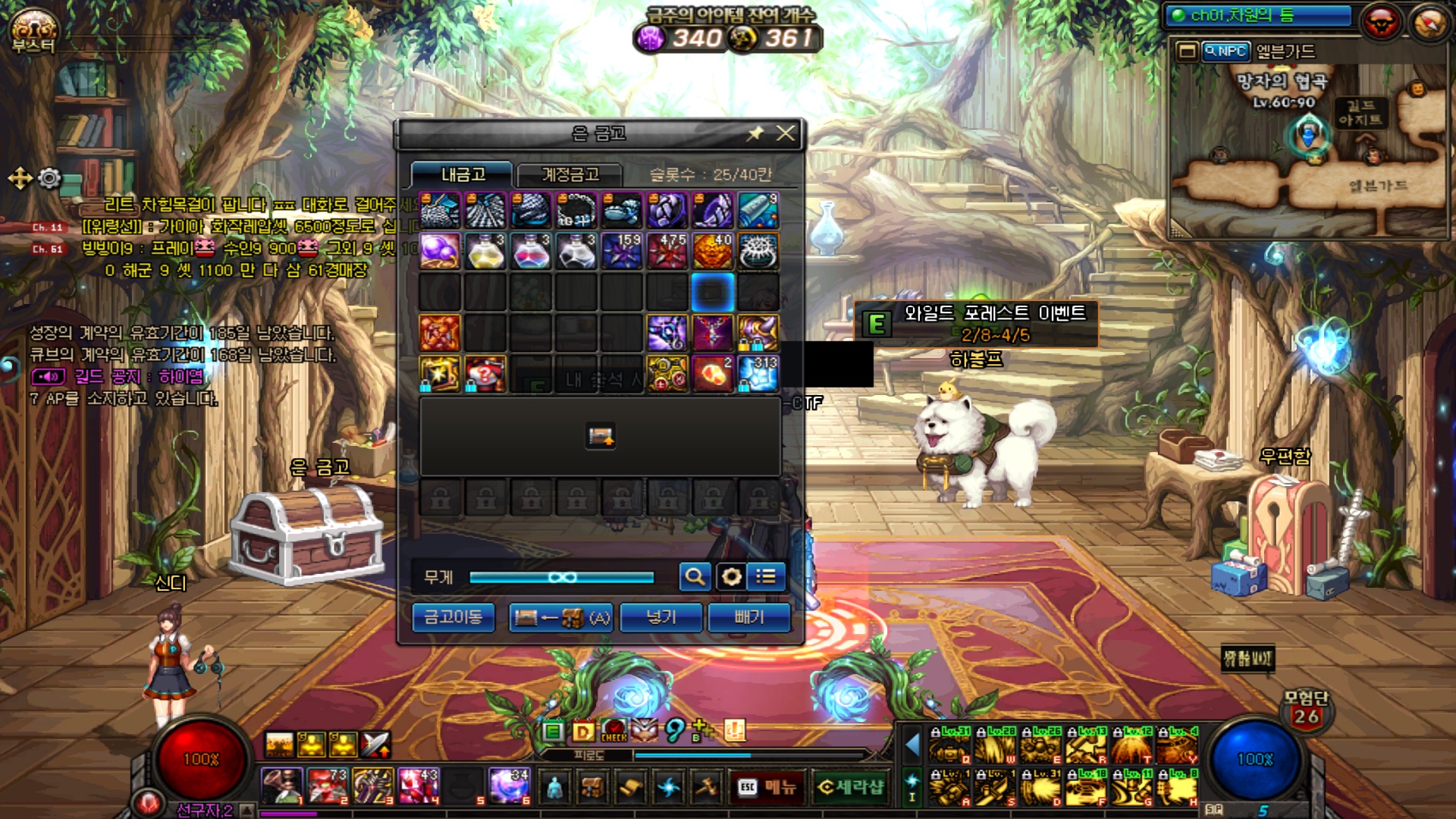Screen dimensions: 1456x819
Task: Open the channel selector ch01
Action: point(1259,15)
